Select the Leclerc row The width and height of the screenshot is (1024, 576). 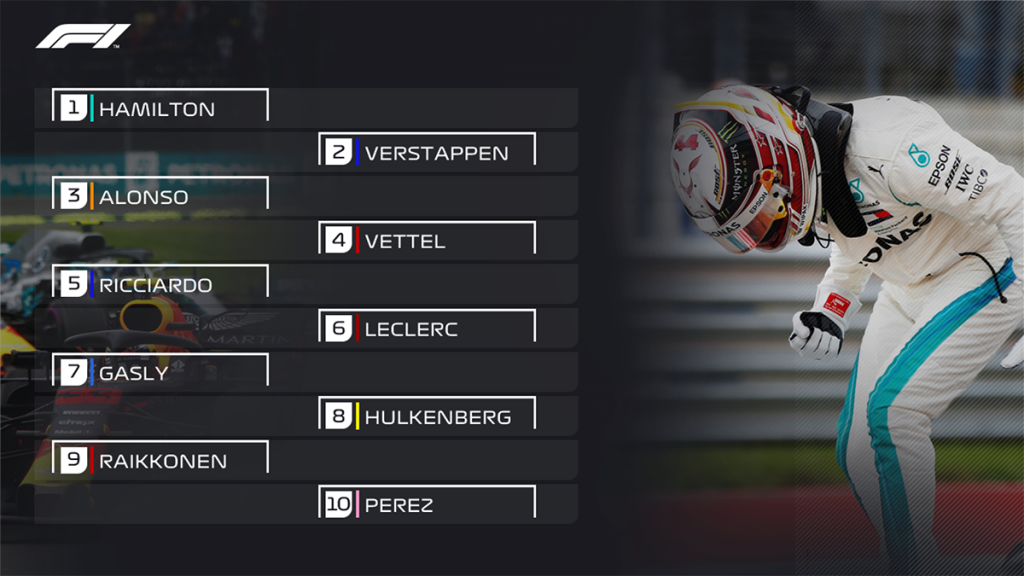coord(428,328)
